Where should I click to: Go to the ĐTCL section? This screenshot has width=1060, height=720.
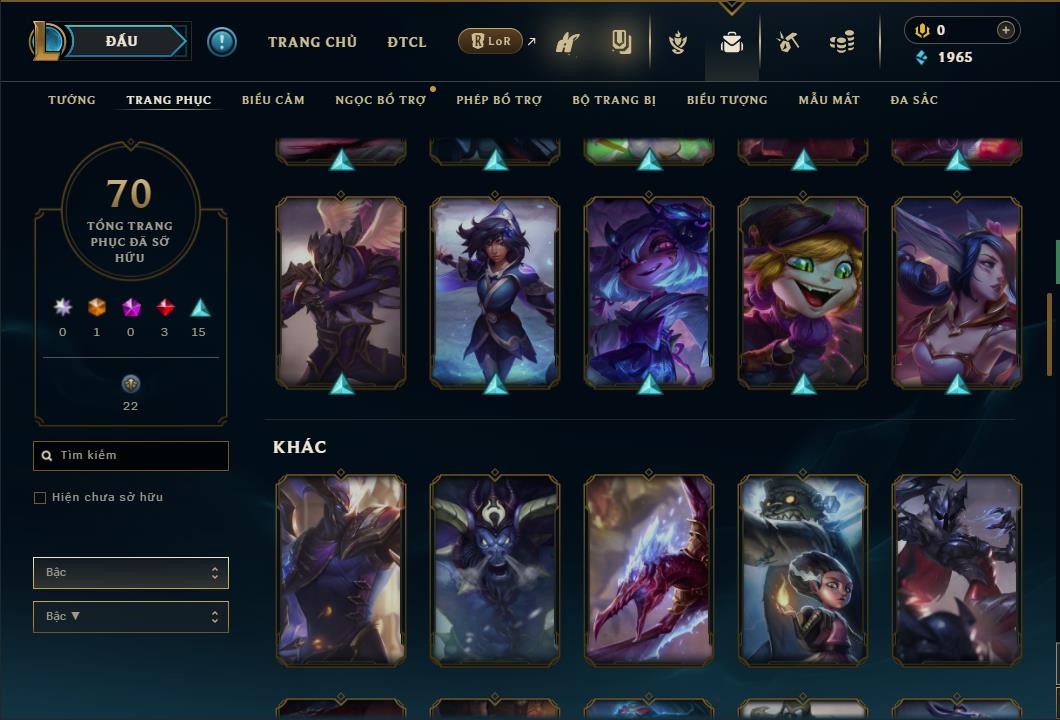(x=407, y=42)
